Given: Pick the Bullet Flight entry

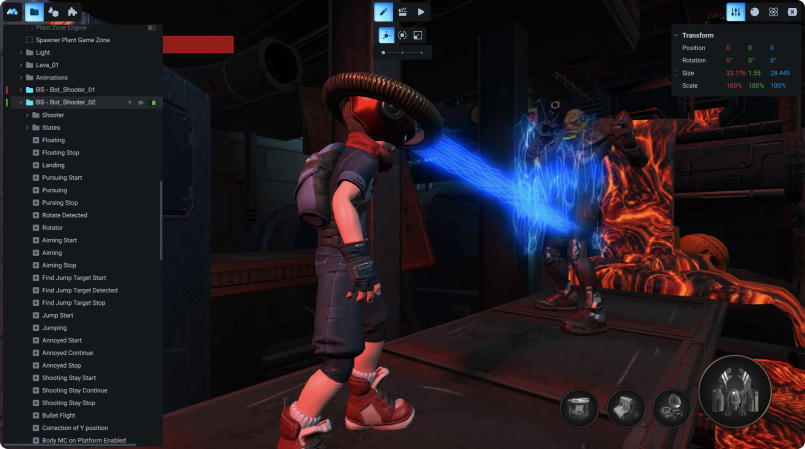Looking at the screenshot, I should pyautogui.click(x=60, y=415).
